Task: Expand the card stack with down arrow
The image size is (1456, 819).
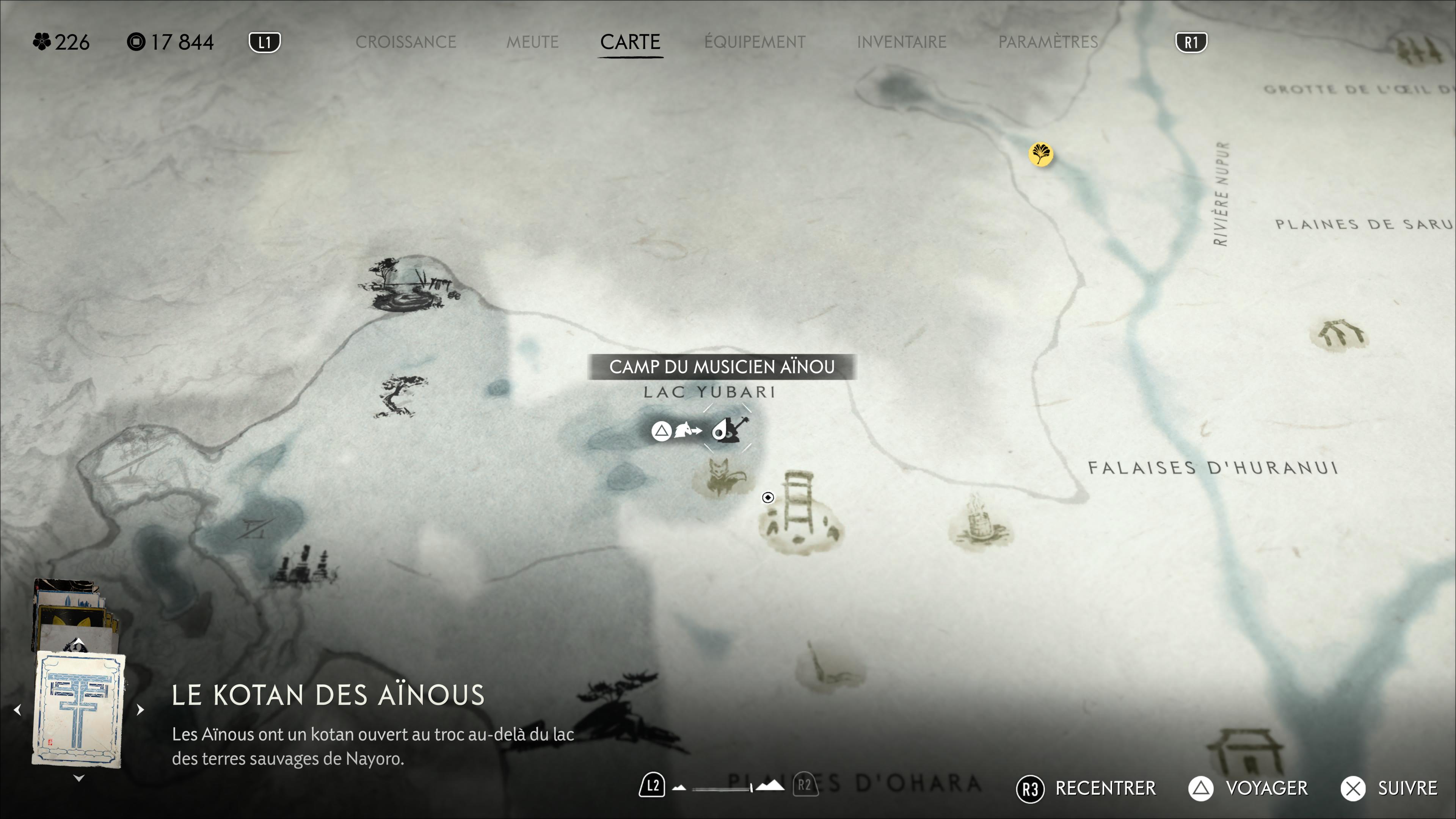Action: [79, 778]
